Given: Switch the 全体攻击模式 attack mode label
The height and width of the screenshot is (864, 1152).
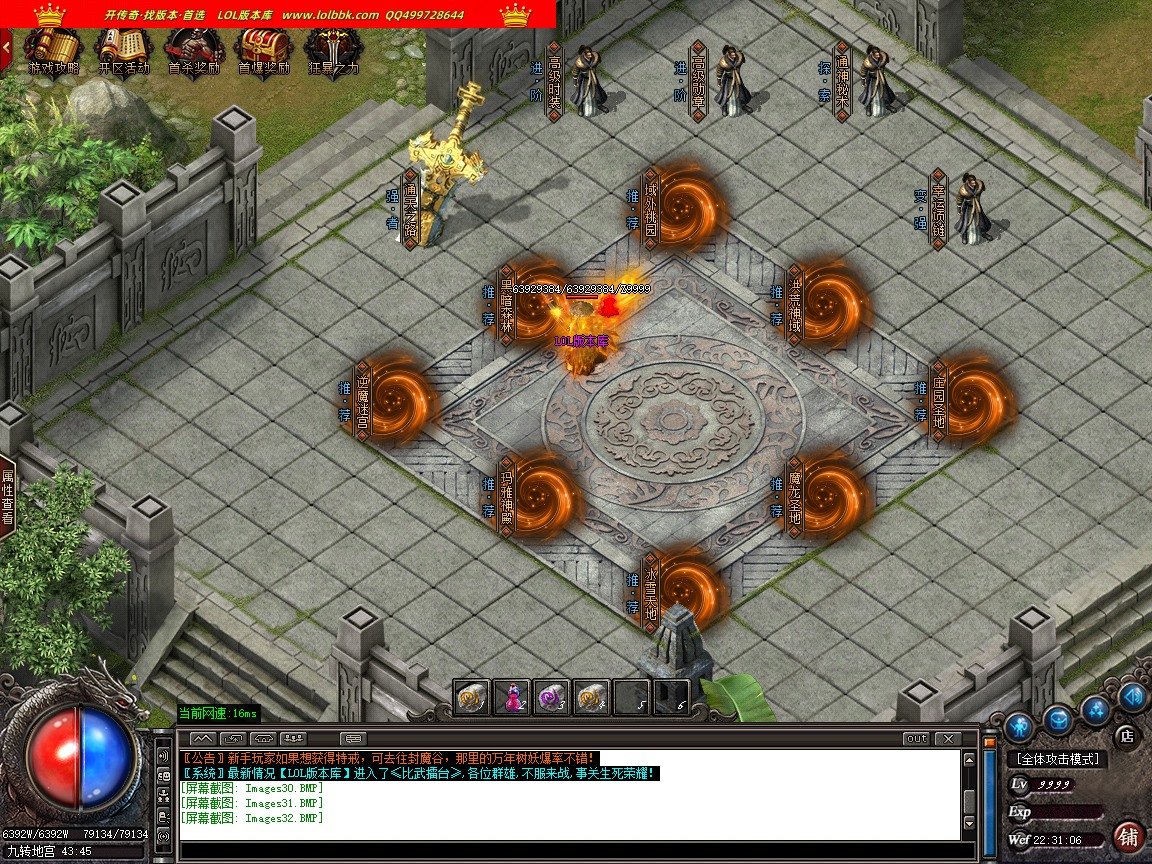Looking at the screenshot, I should (x=1056, y=760).
